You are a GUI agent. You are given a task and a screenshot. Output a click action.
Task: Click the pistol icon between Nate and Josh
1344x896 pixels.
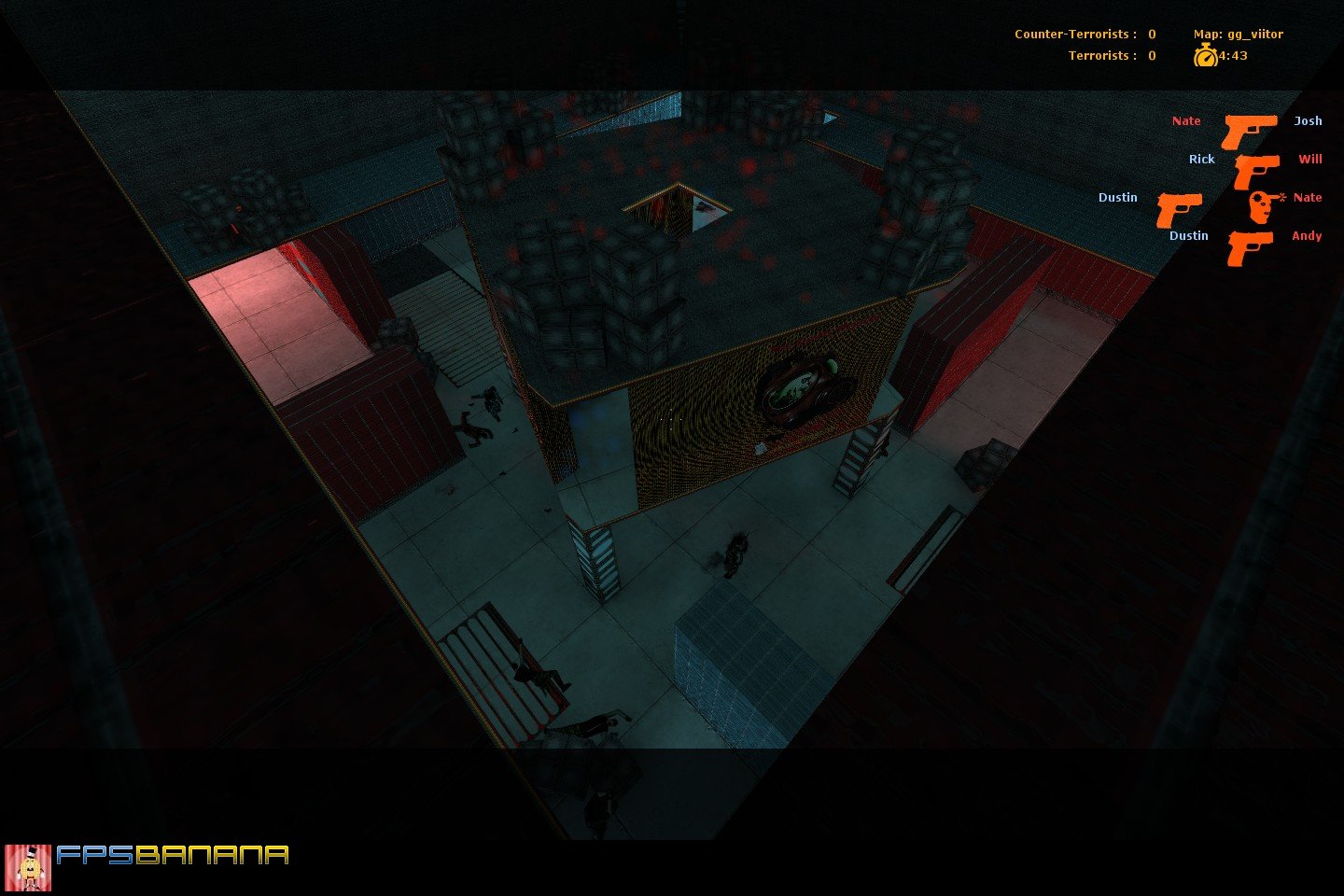1249,131
